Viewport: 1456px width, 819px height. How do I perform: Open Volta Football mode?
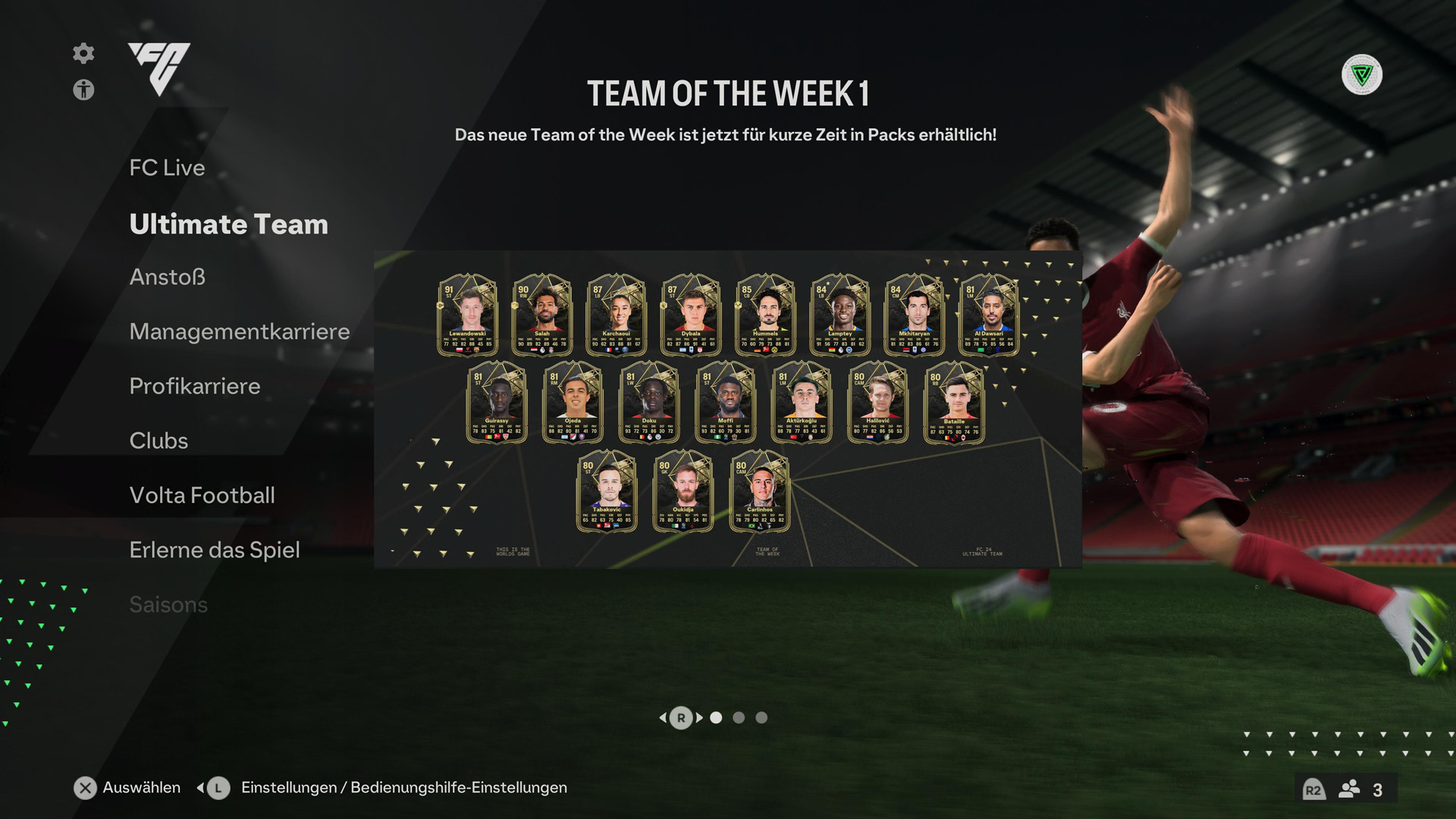pyautogui.click(x=202, y=495)
